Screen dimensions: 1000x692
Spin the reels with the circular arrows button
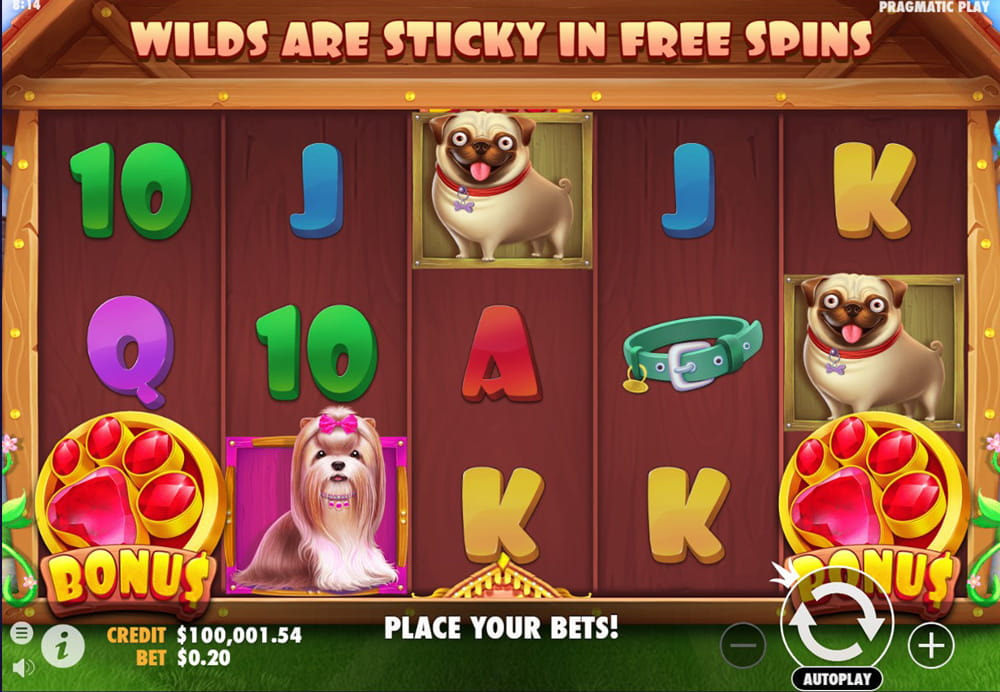pos(837,622)
